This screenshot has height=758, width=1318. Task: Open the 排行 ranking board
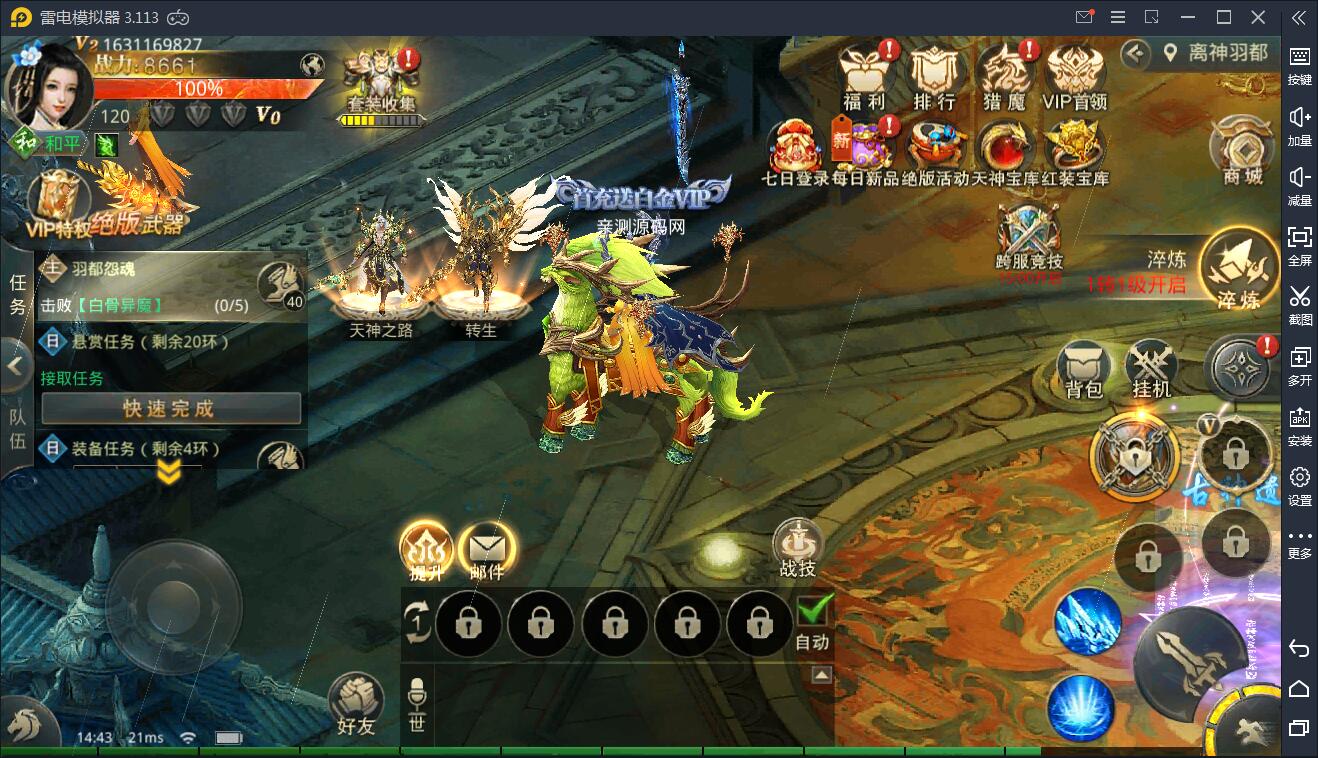coord(934,73)
